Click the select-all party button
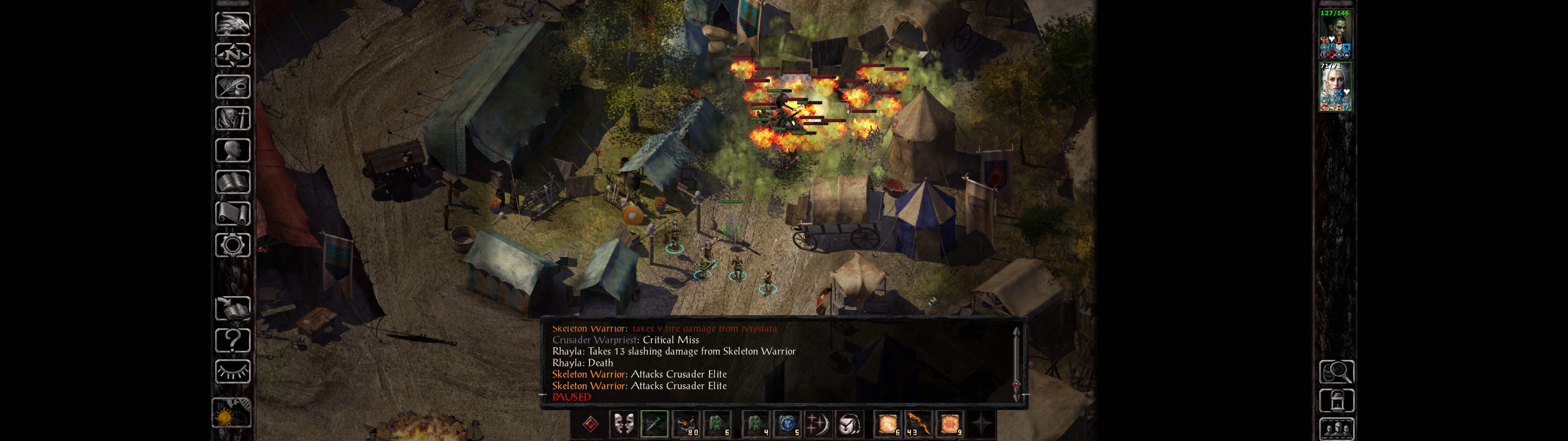Screen dimensions: 1568x441 point(1336,429)
